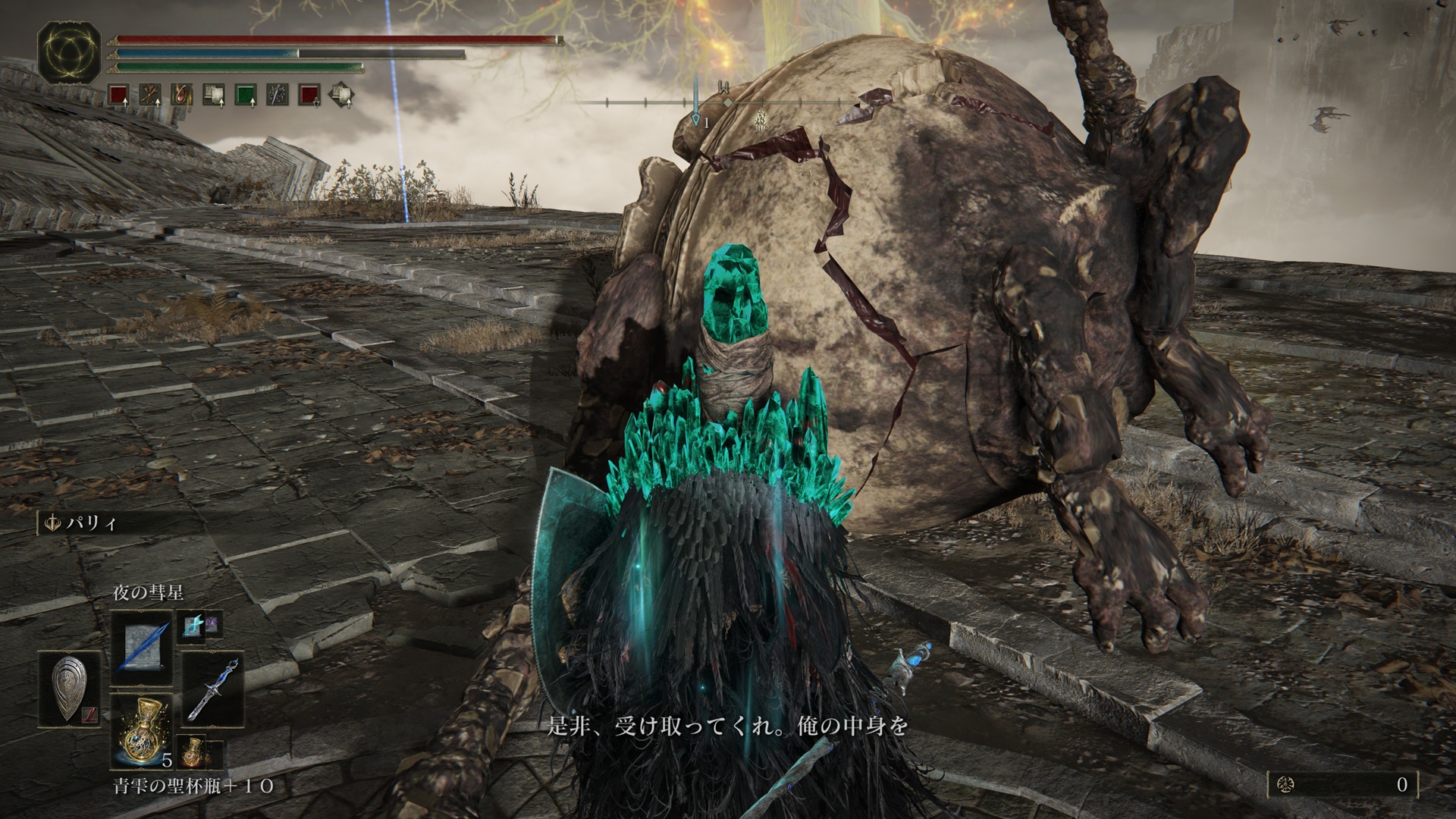Select the left-hand teardrop shield slot

[x=69, y=687]
